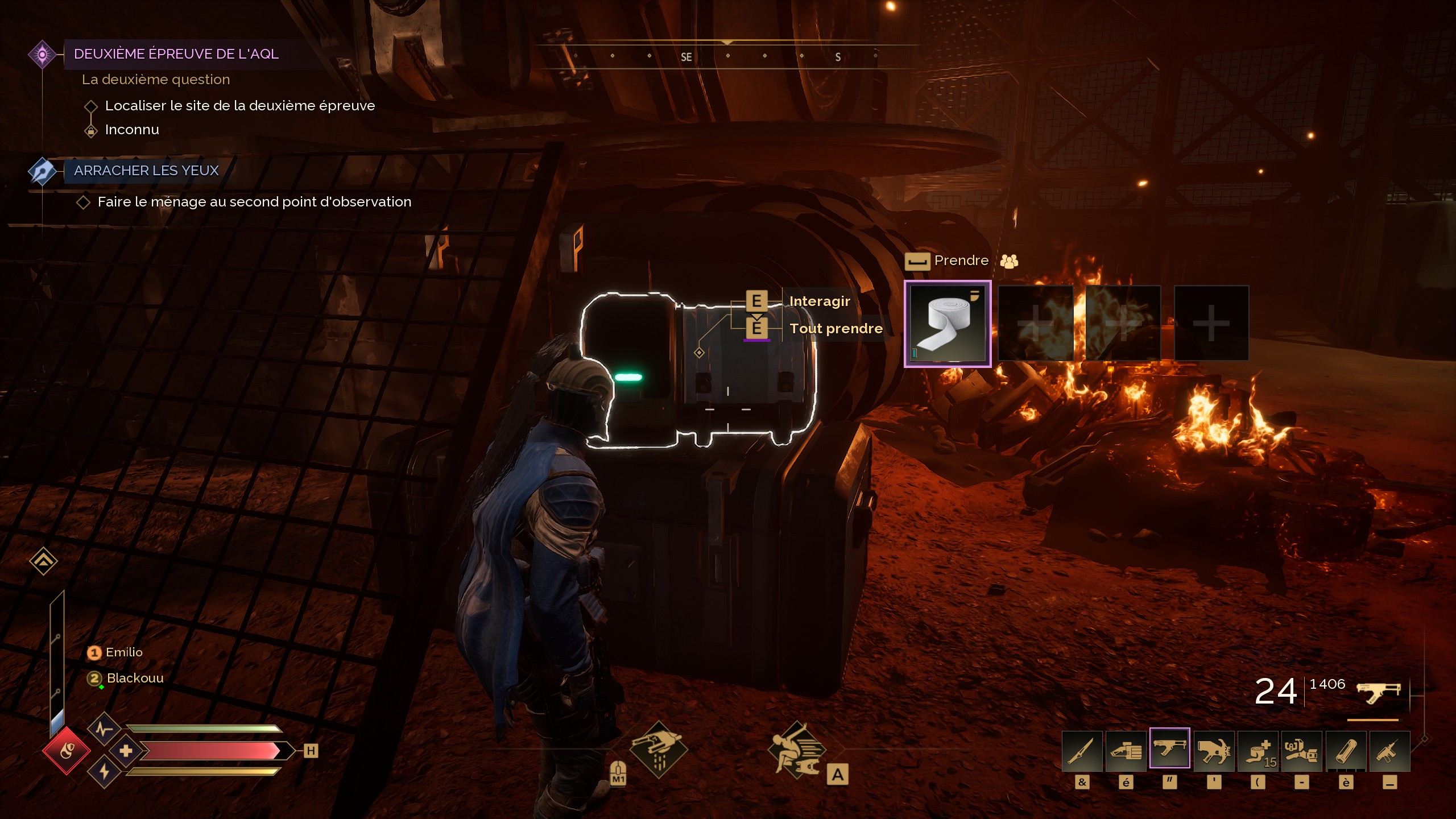Open the Arracher les yeux quest tracker
The image size is (1456, 819).
tap(146, 171)
